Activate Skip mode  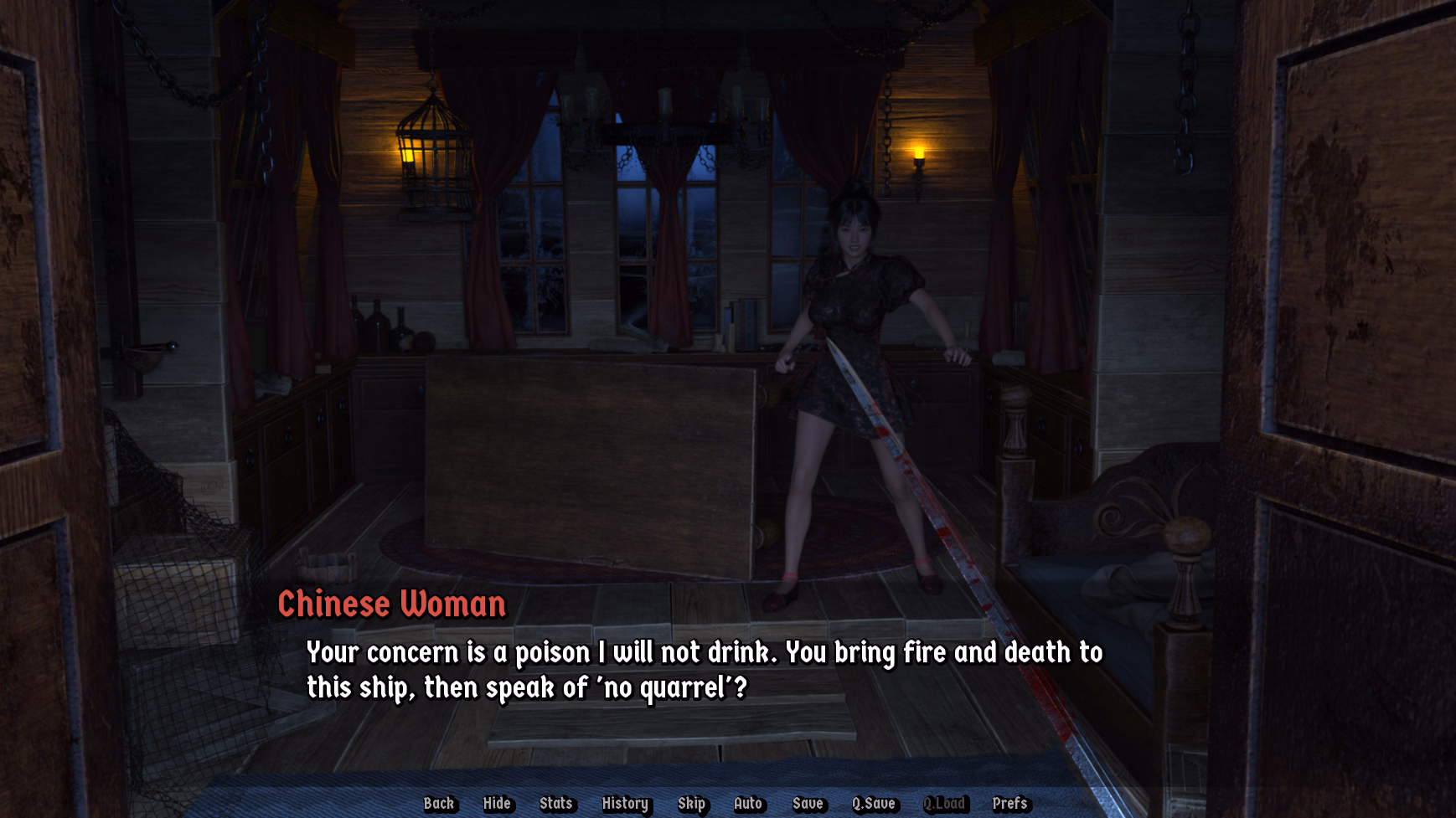pos(691,804)
